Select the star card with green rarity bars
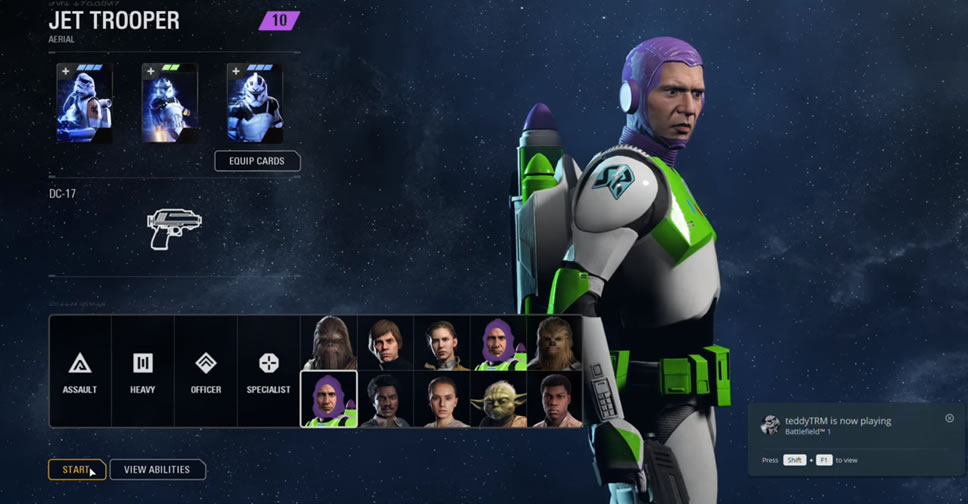 pyautogui.click(x=169, y=103)
